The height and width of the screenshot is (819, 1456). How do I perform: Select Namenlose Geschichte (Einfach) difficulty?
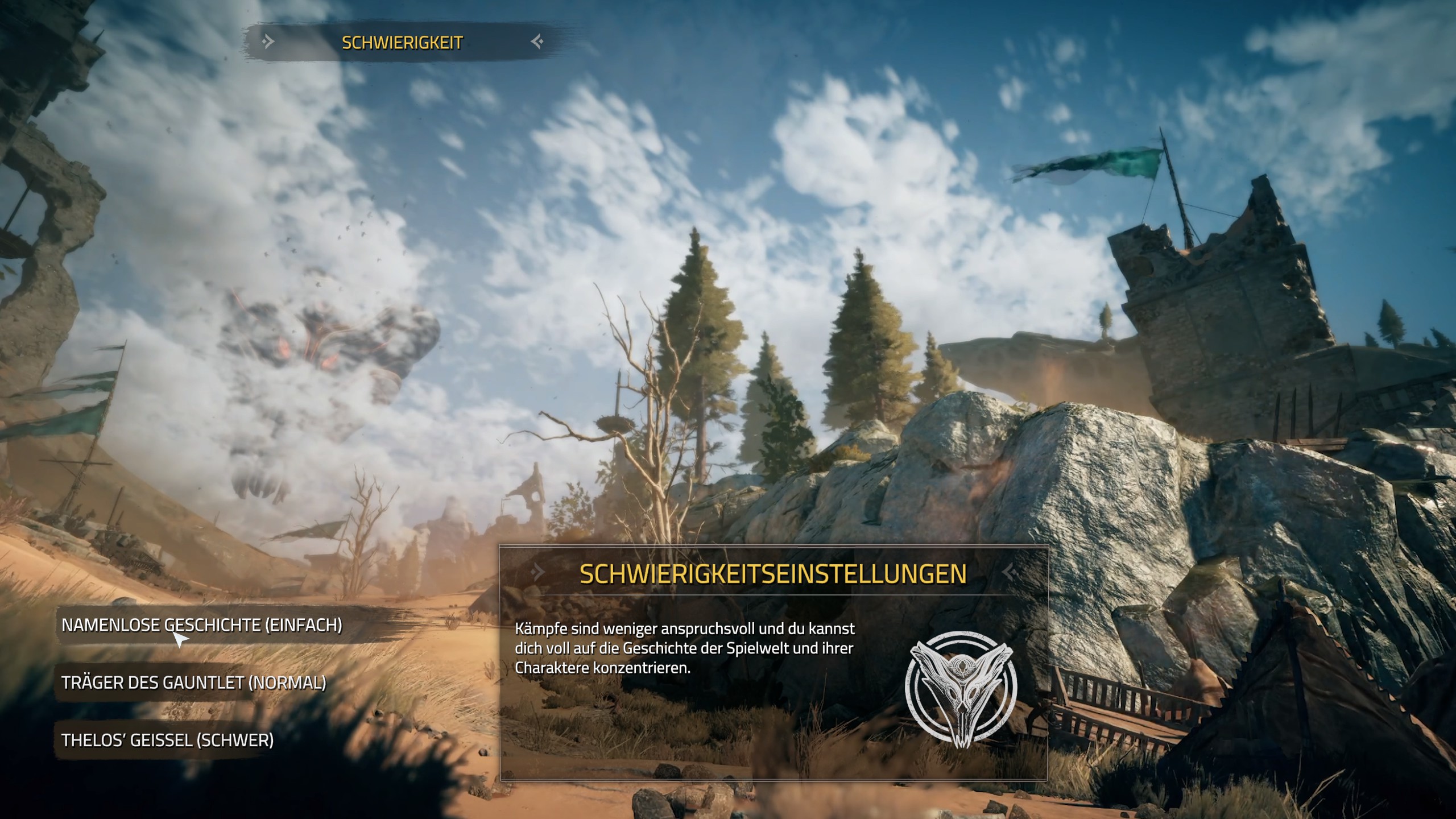click(202, 625)
